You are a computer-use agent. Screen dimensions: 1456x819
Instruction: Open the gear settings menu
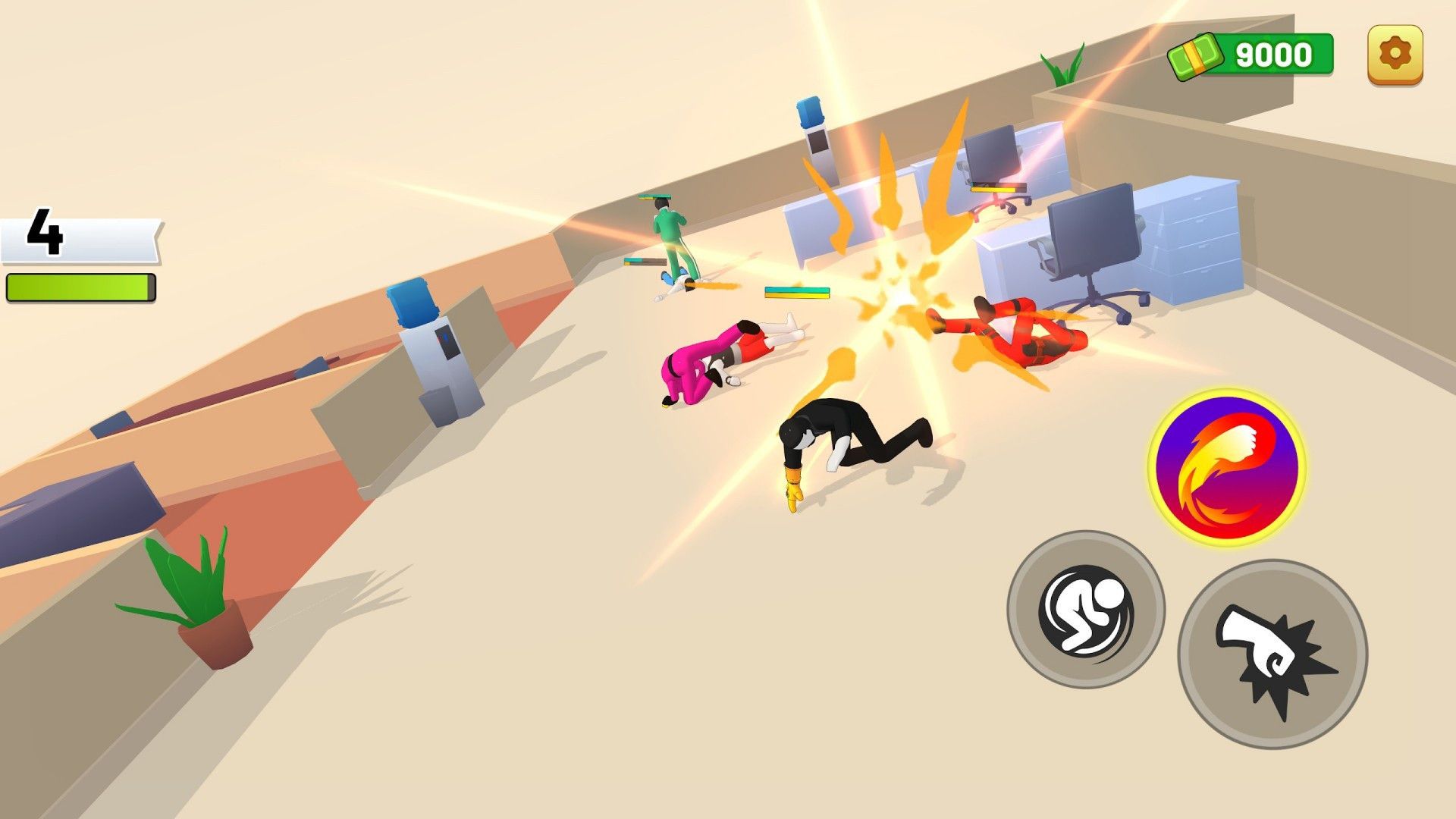click(1395, 54)
